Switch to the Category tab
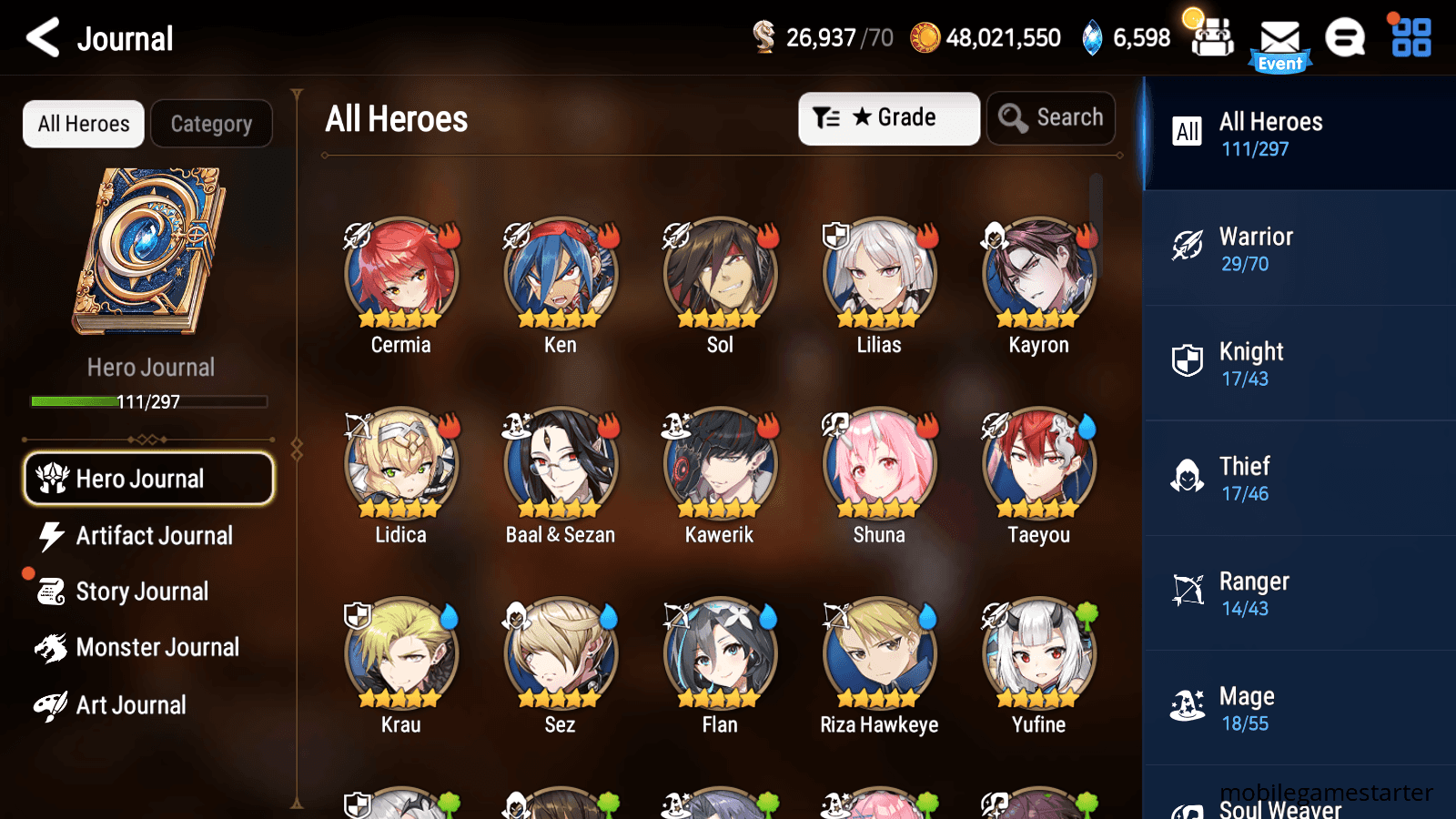Viewport: 1456px width, 819px height. point(211,124)
